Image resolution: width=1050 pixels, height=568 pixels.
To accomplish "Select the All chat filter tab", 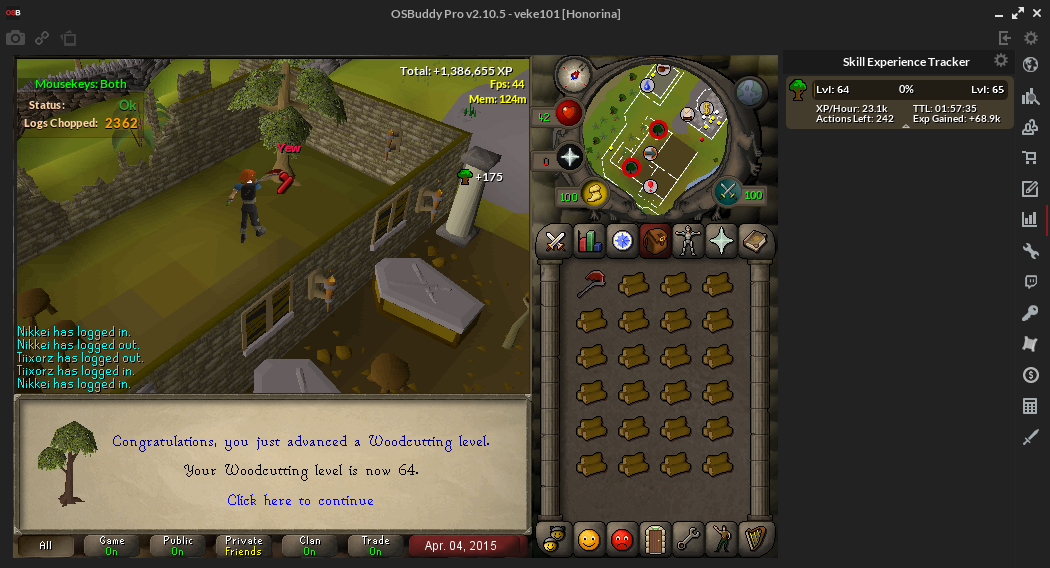I will tap(46, 546).
